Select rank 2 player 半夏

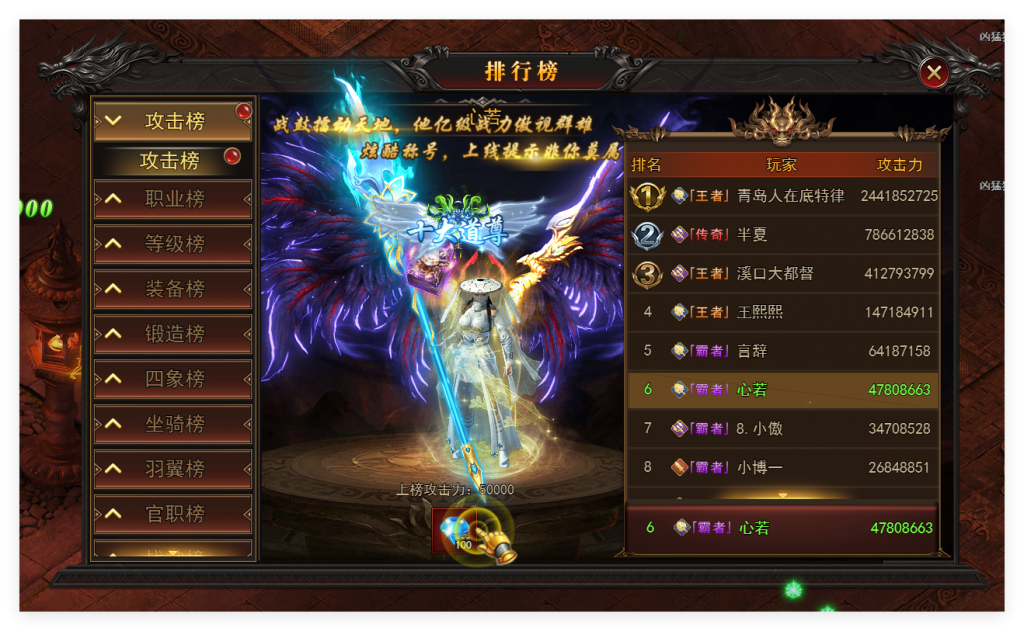783,235
